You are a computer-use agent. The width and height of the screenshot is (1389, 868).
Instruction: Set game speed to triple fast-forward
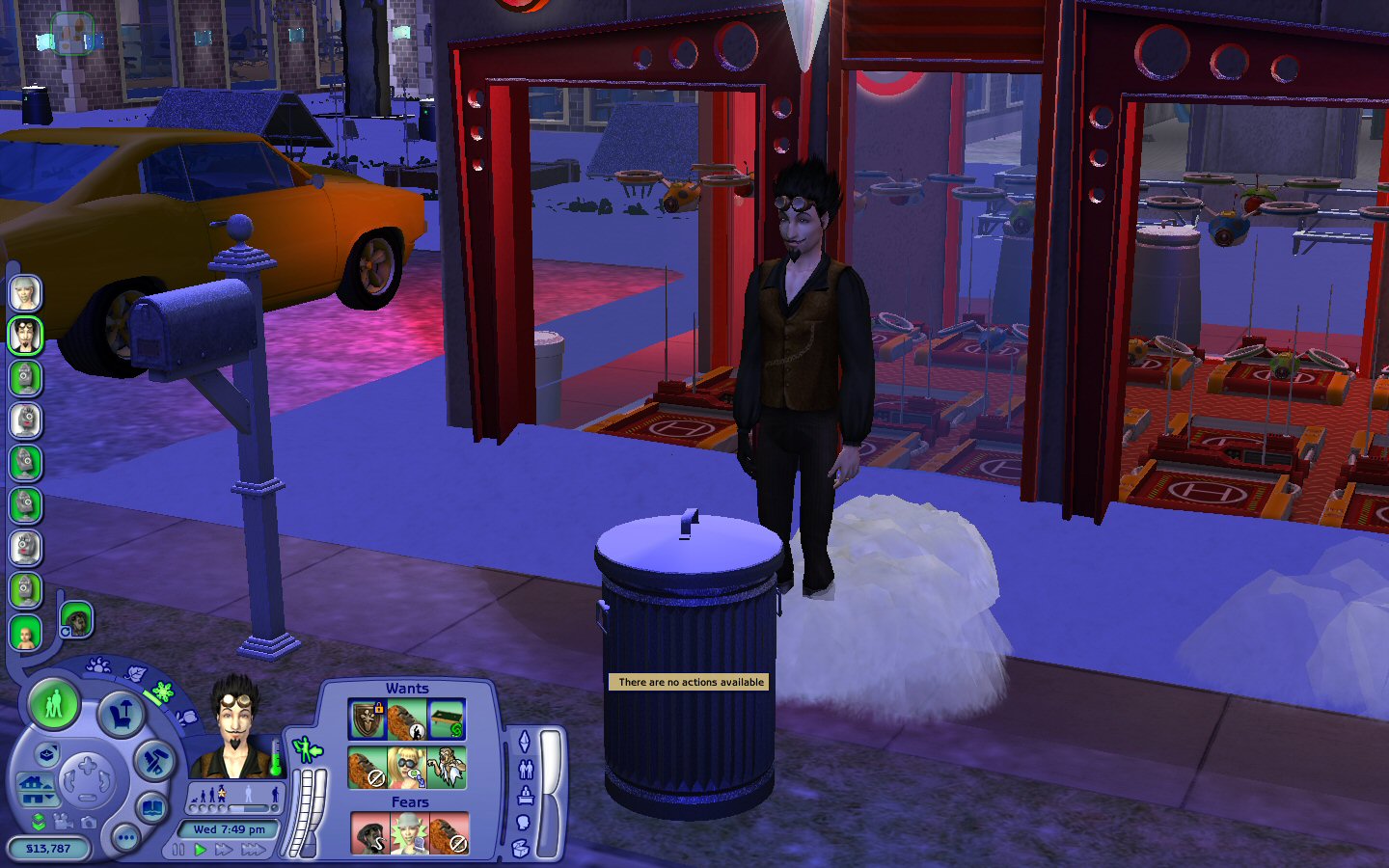(x=254, y=850)
